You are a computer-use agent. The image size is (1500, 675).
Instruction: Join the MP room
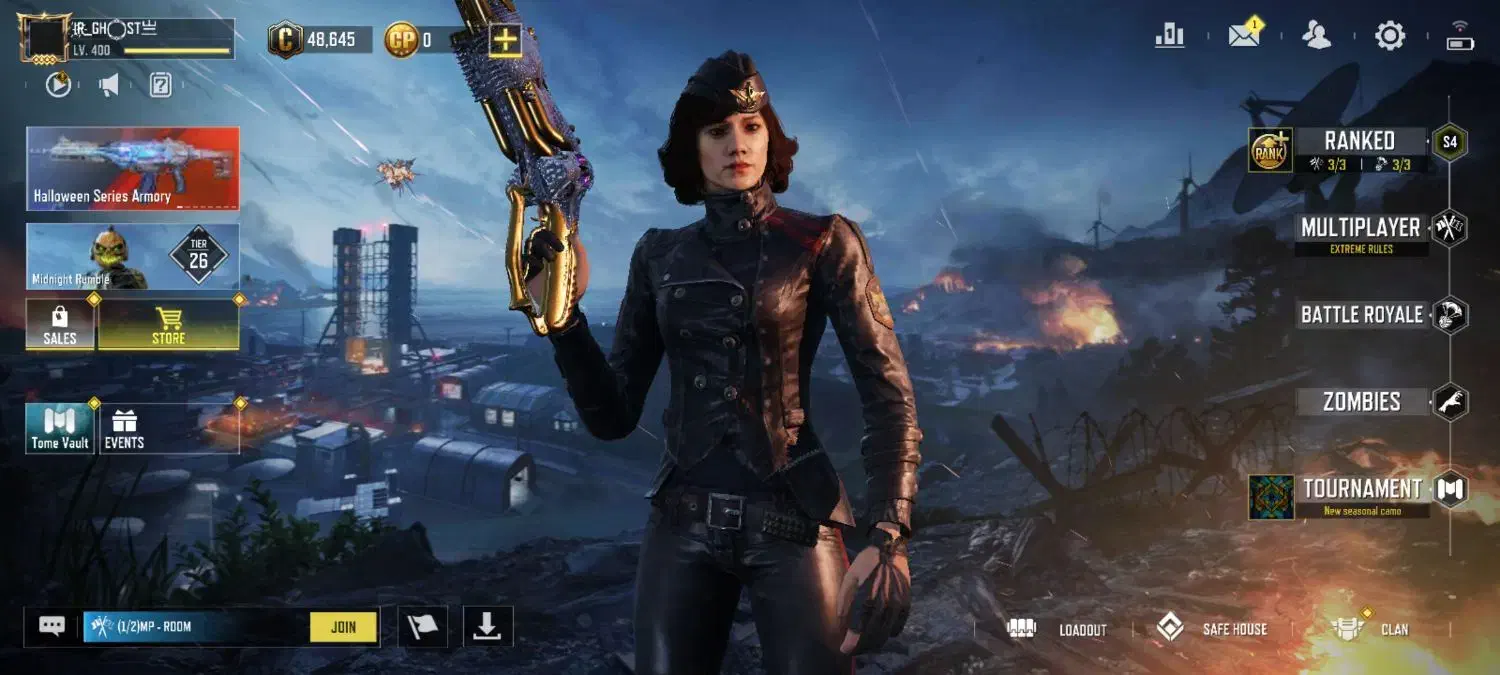point(343,627)
